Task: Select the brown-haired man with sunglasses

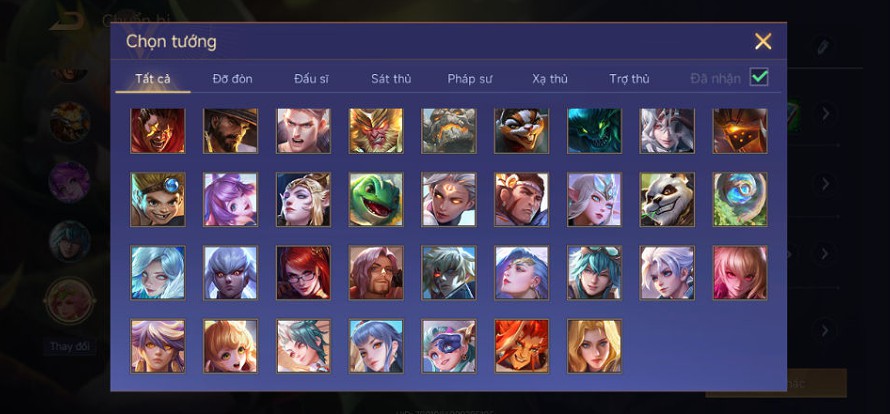Action: pyautogui.click(x=376, y=273)
